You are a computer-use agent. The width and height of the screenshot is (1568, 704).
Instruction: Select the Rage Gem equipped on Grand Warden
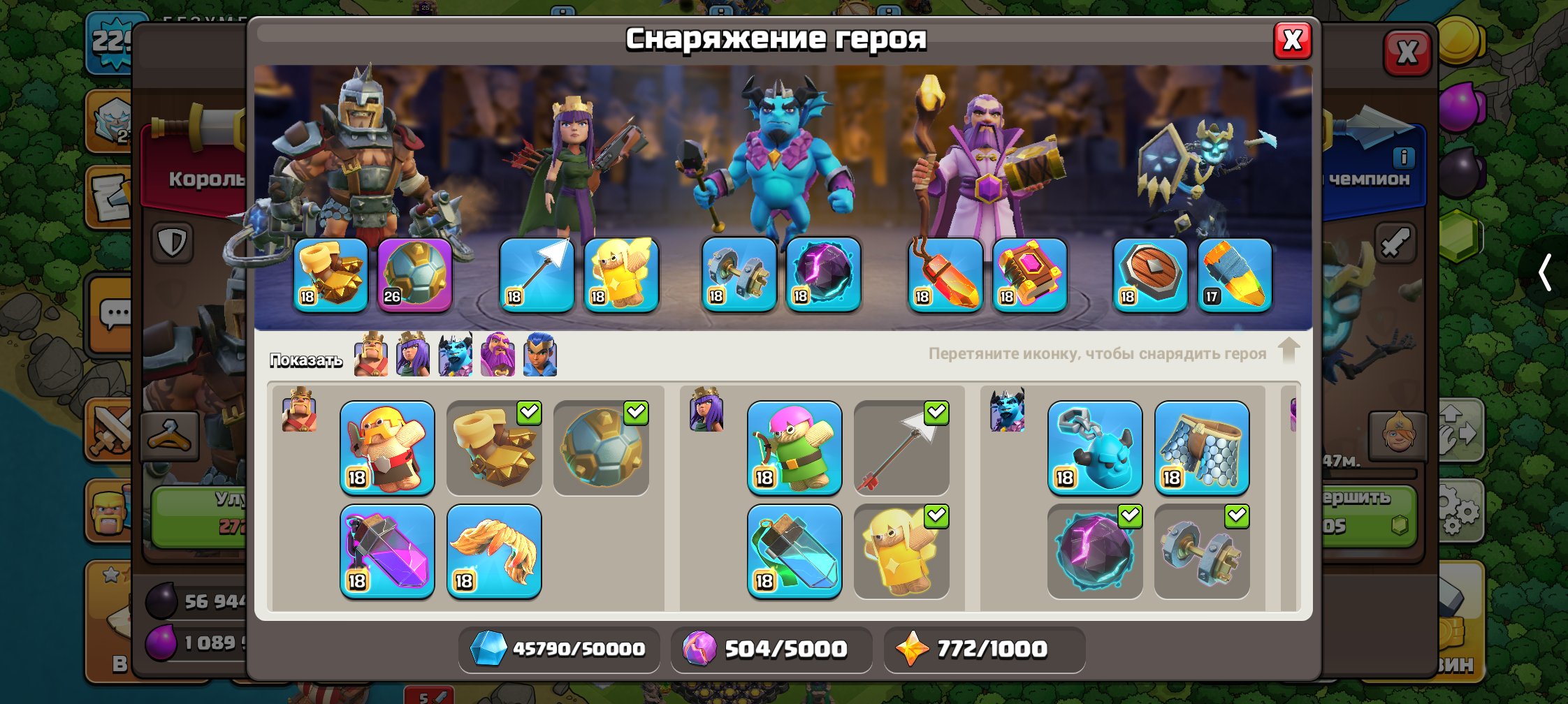coord(1029,274)
